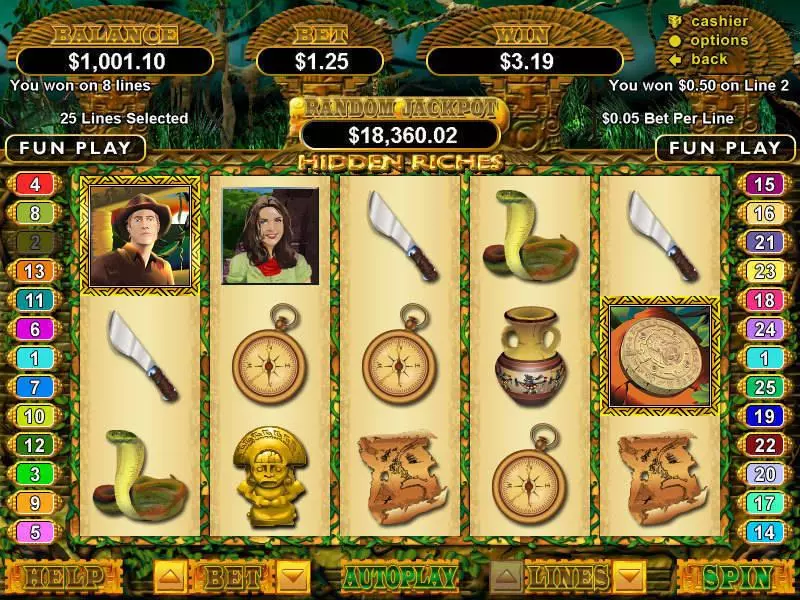Viewport: 800px width, 600px height.
Task: Open the cashier
Action: (x=719, y=21)
